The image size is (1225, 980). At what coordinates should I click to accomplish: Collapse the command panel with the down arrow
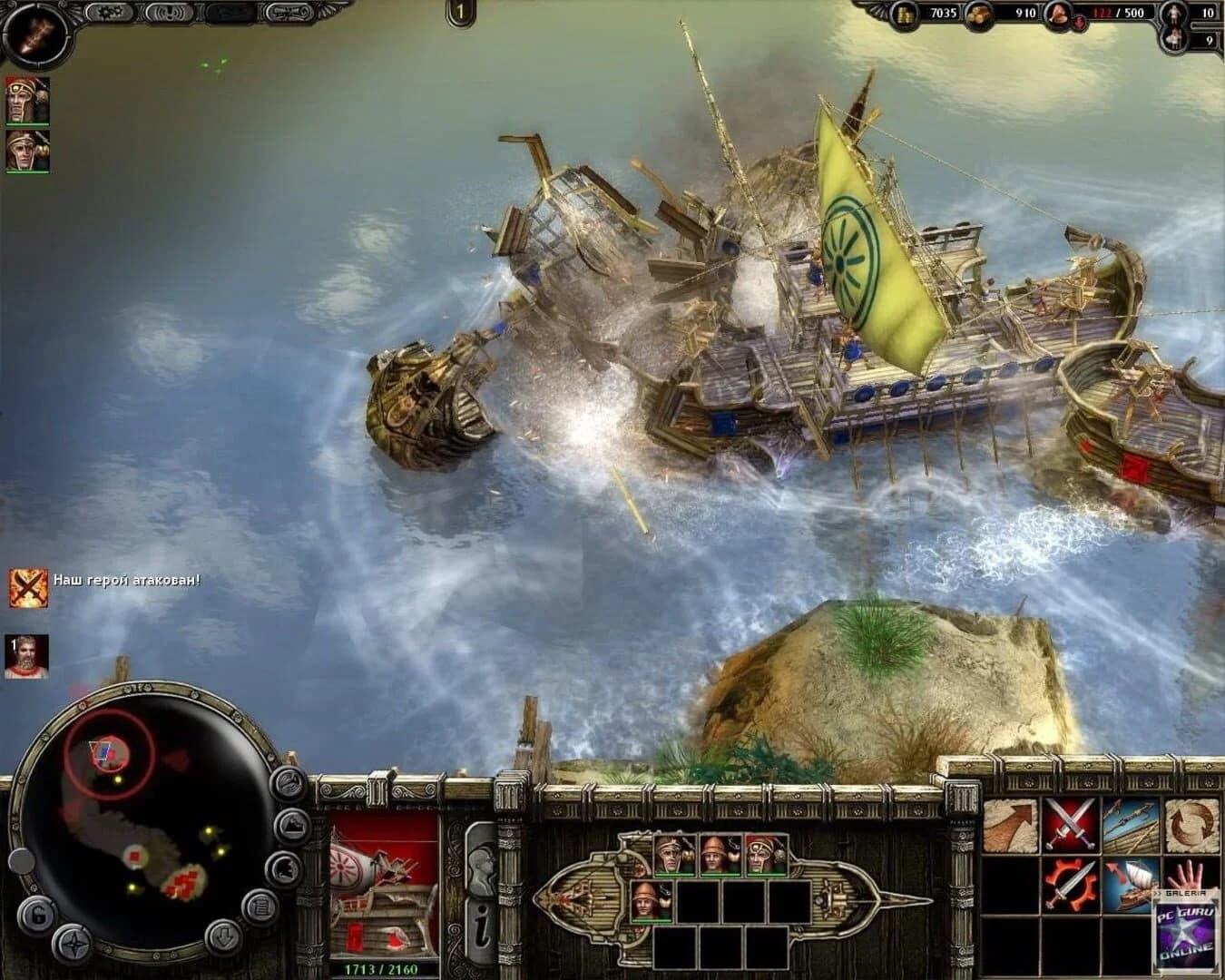(222, 936)
